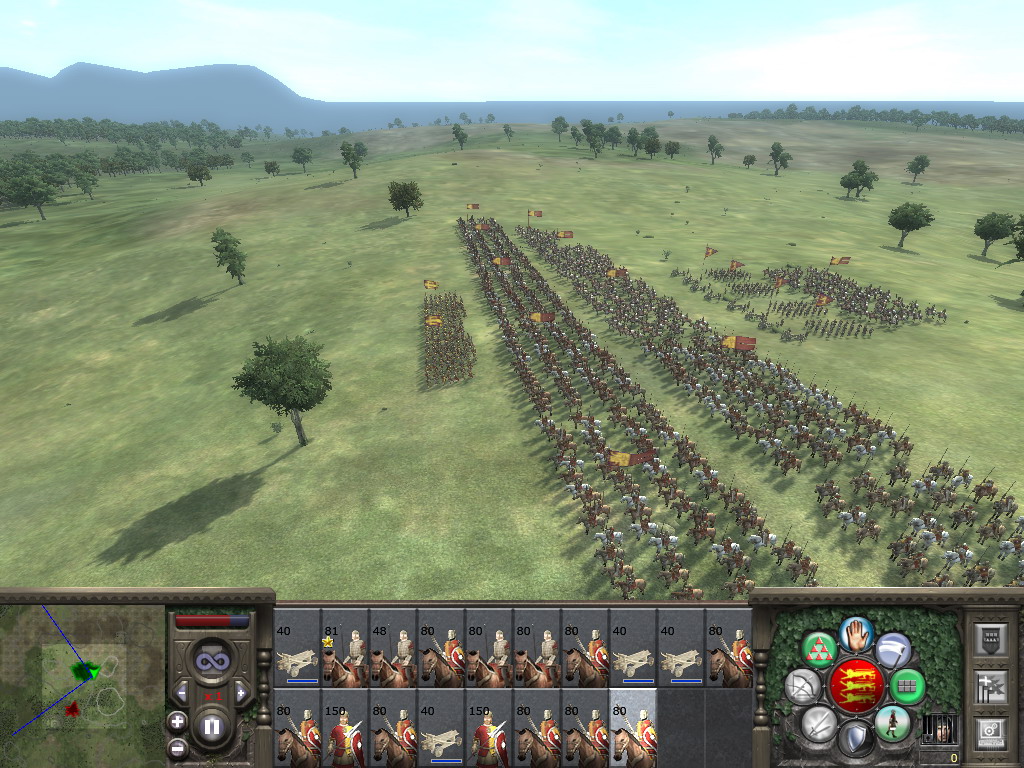
Task: Zoom in the minimap with the plus button
Action: pos(177,720)
